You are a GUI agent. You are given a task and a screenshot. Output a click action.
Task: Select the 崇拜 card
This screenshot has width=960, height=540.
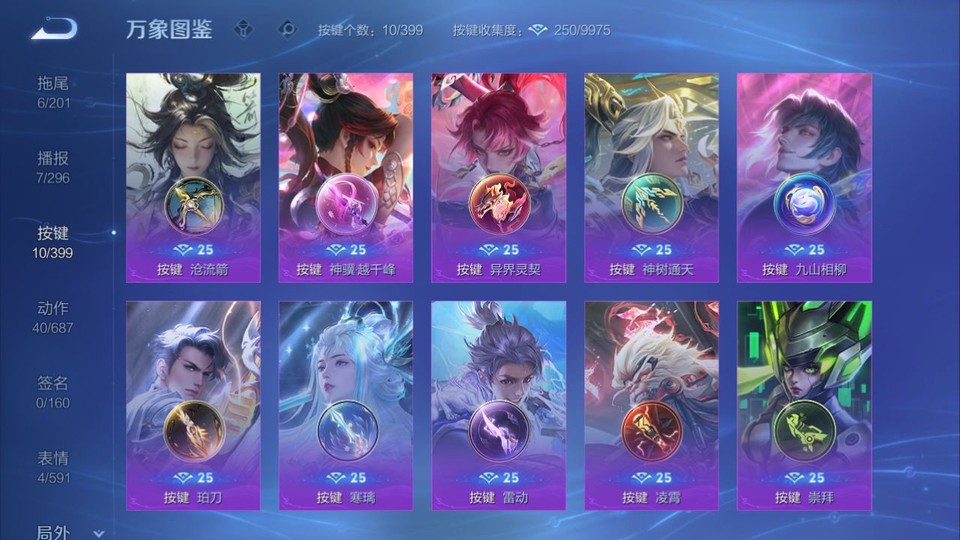coord(804,405)
